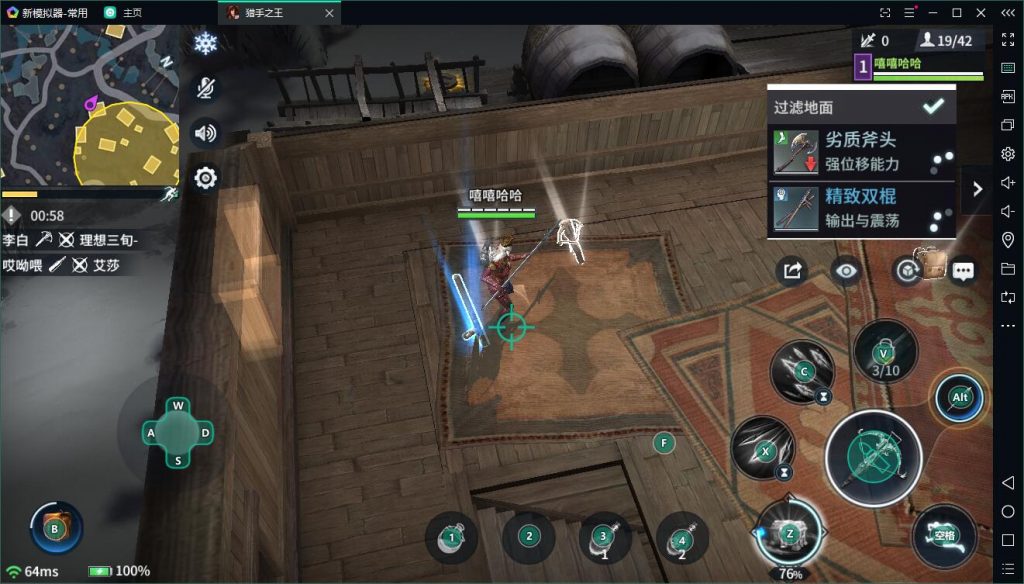The width and height of the screenshot is (1024, 584).
Task: Tap the 空格 jump button
Action: pos(944,535)
